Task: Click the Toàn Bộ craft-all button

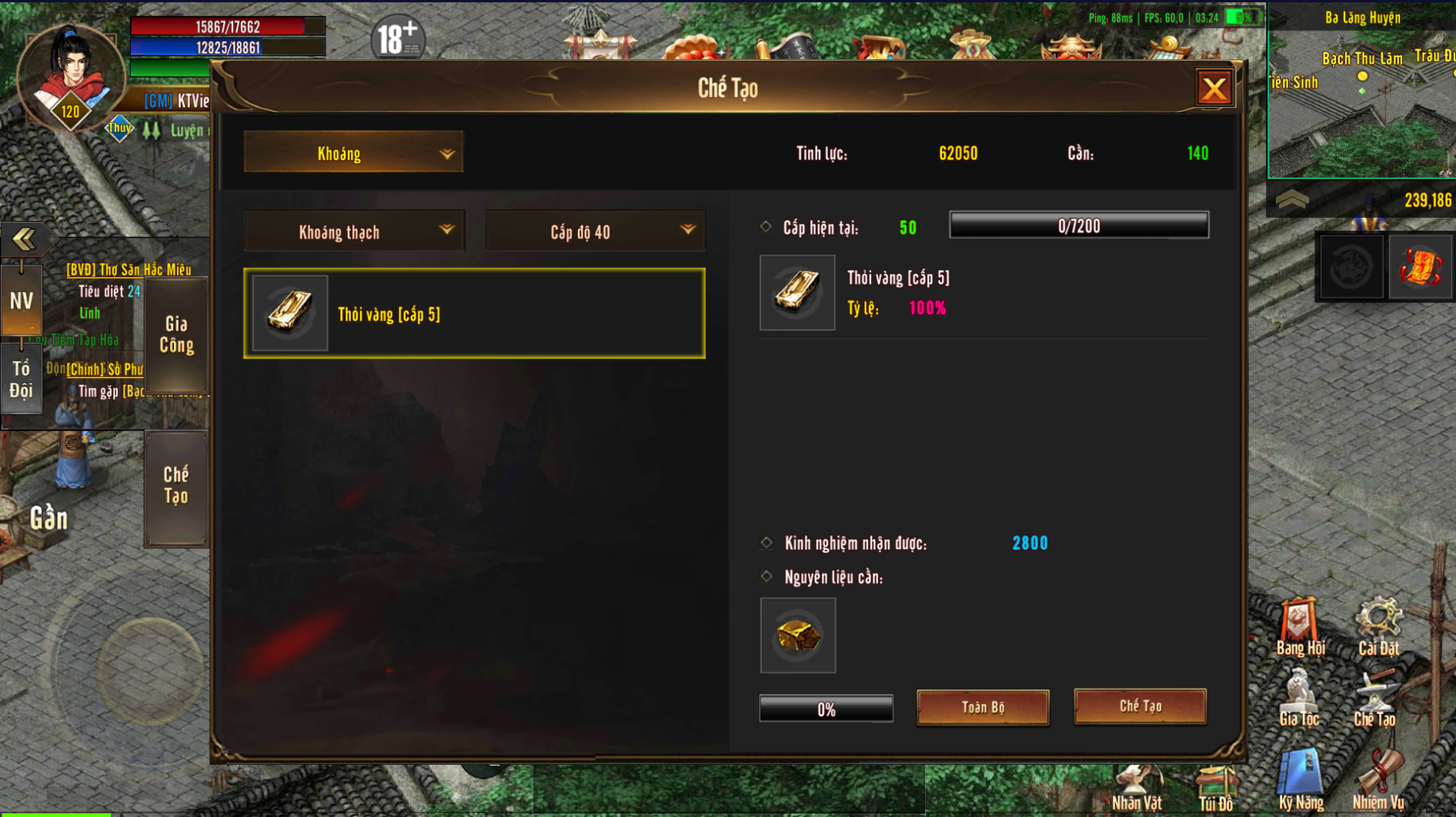Action: [x=983, y=707]
